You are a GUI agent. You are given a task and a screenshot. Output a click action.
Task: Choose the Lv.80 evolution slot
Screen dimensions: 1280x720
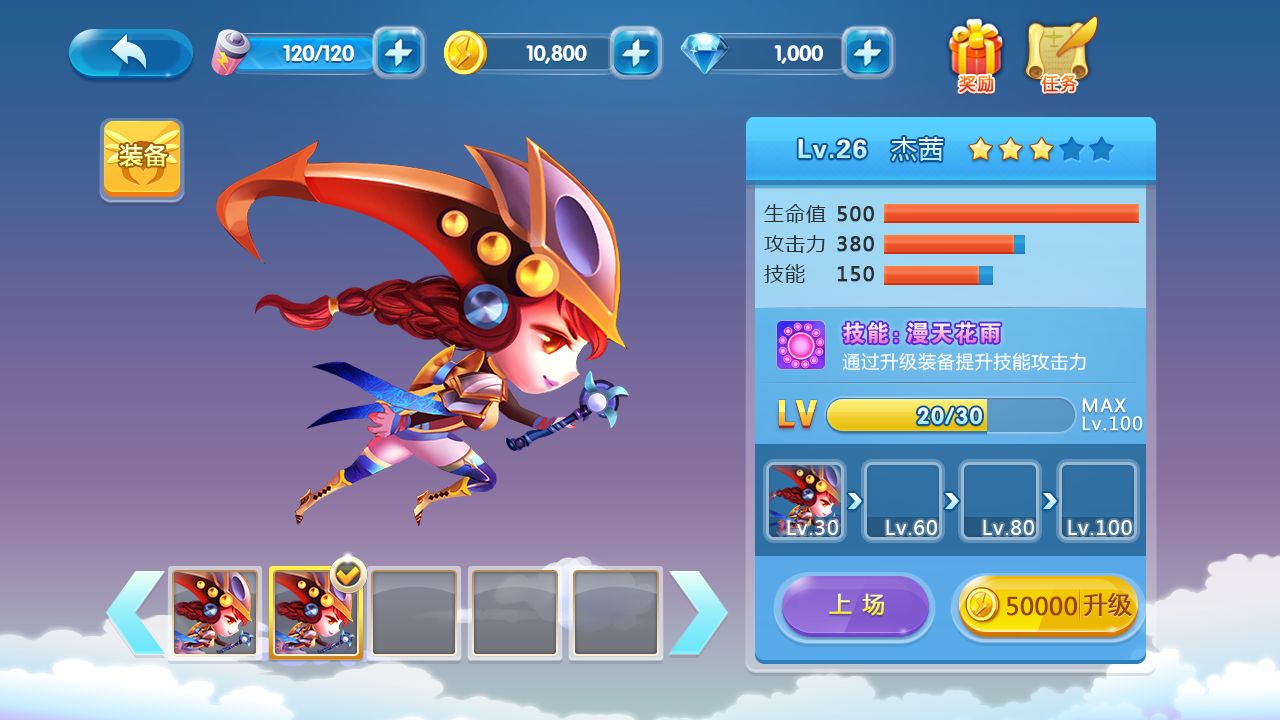[999, 501]
